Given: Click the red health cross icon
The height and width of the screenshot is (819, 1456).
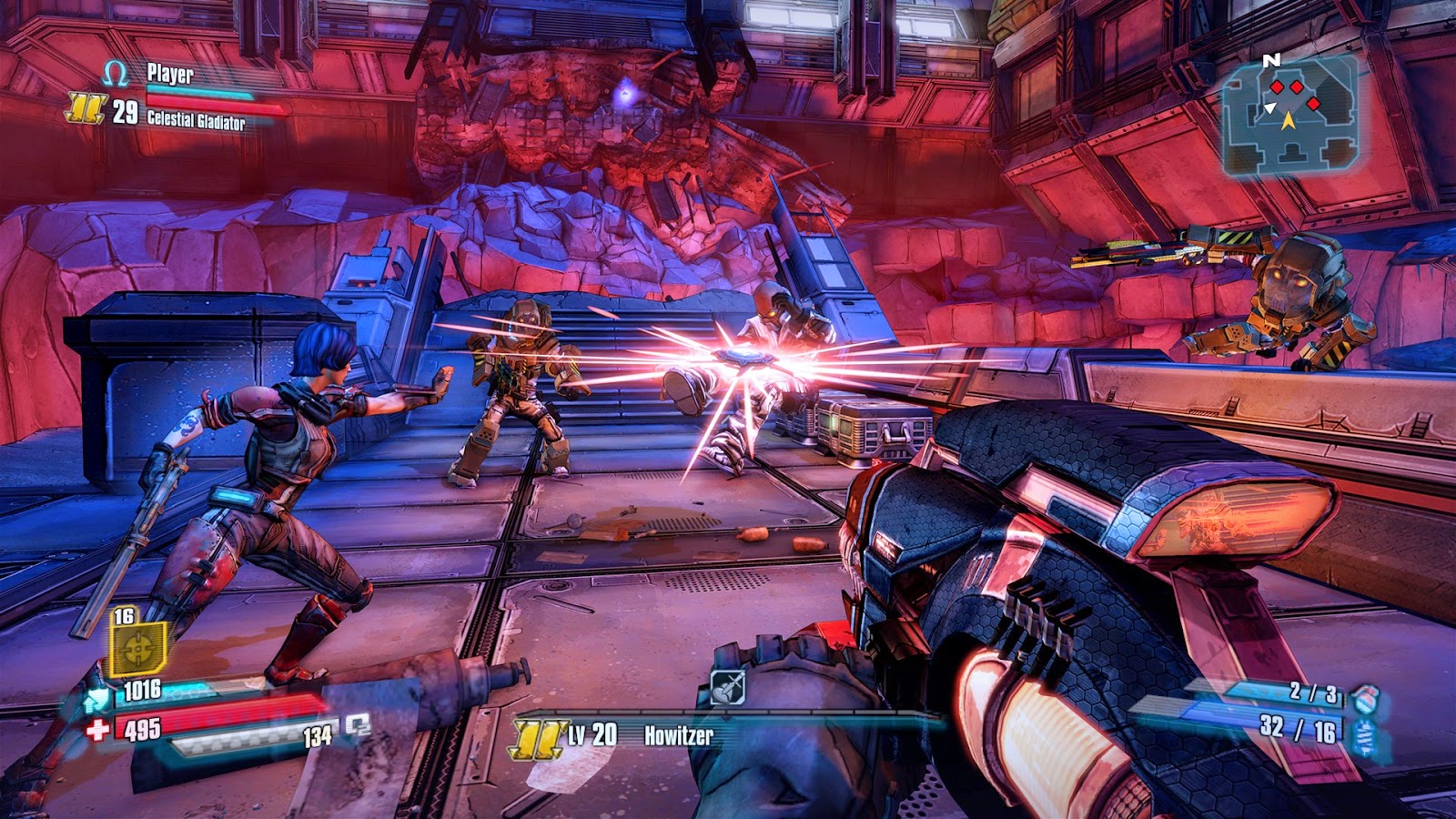Looking at the screenshot, I should 98,729.
